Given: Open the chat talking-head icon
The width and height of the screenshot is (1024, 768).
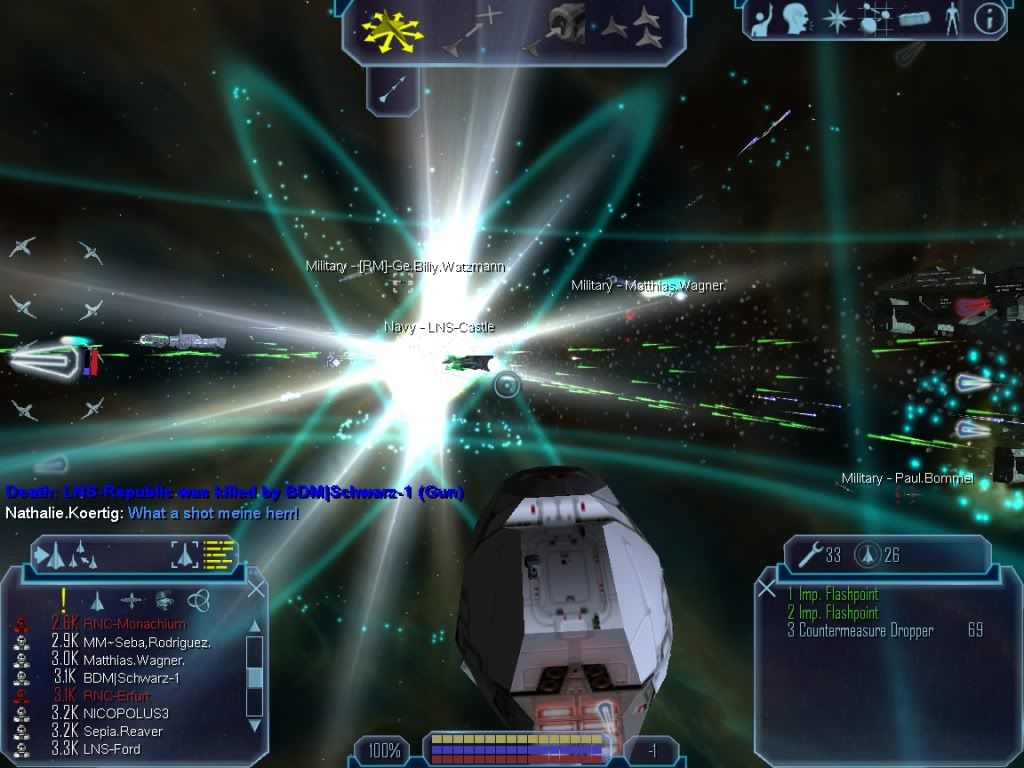Looking at the screenshot, I should 795,19.
